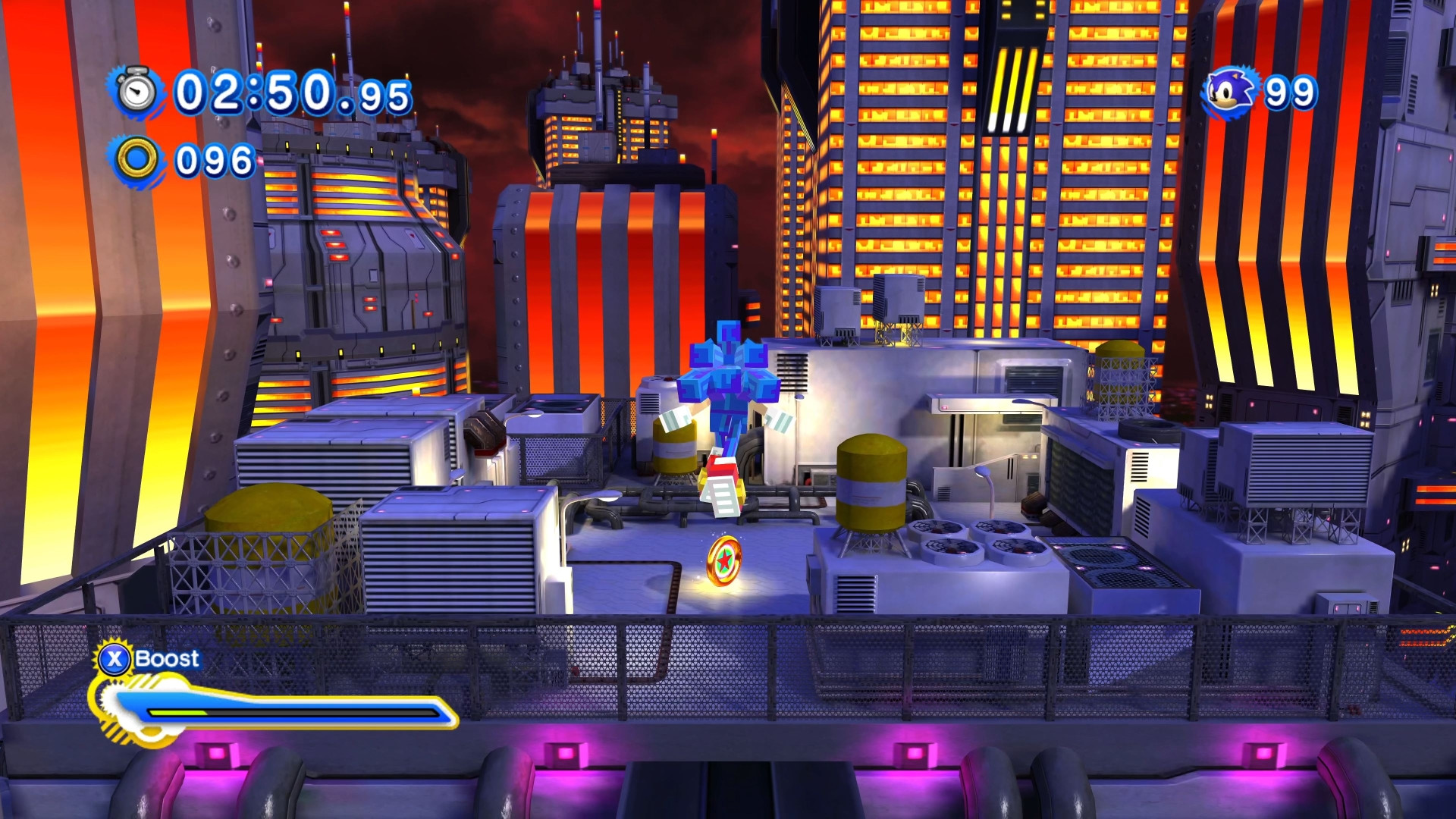Toggle the lives counter display
1456x819 pixels.
click(1259, 91)
